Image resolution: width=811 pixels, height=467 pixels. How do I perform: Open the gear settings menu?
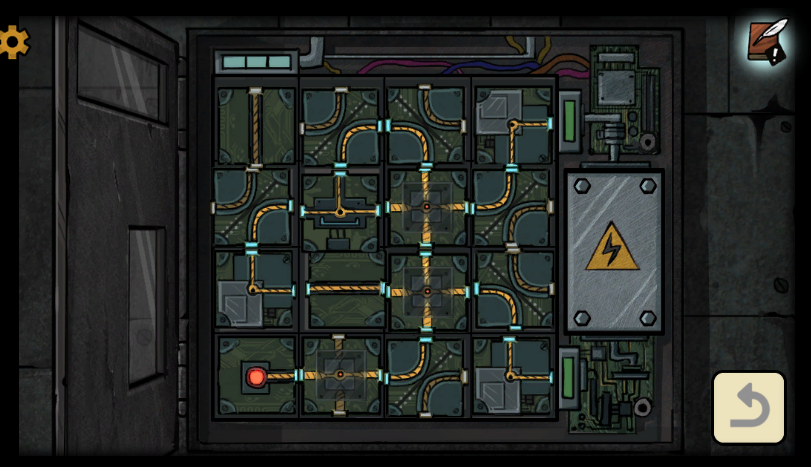pyautogui.click(x=13, y=42)
